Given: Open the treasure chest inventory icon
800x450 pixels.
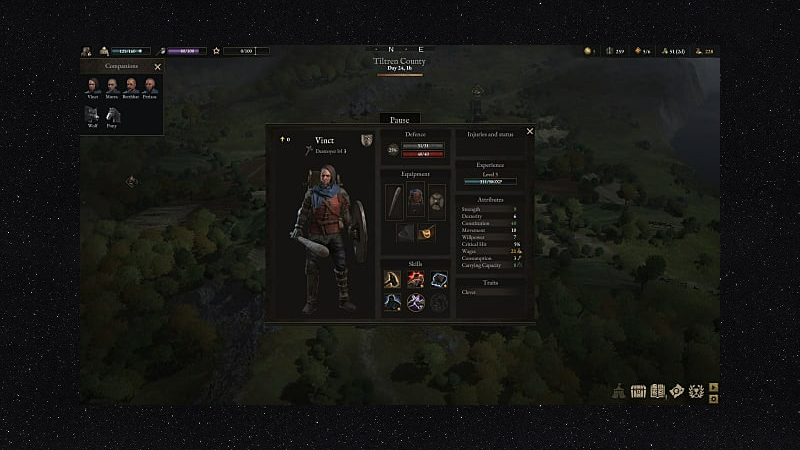Looking at the screenshot, I should [x=640, y=391].
